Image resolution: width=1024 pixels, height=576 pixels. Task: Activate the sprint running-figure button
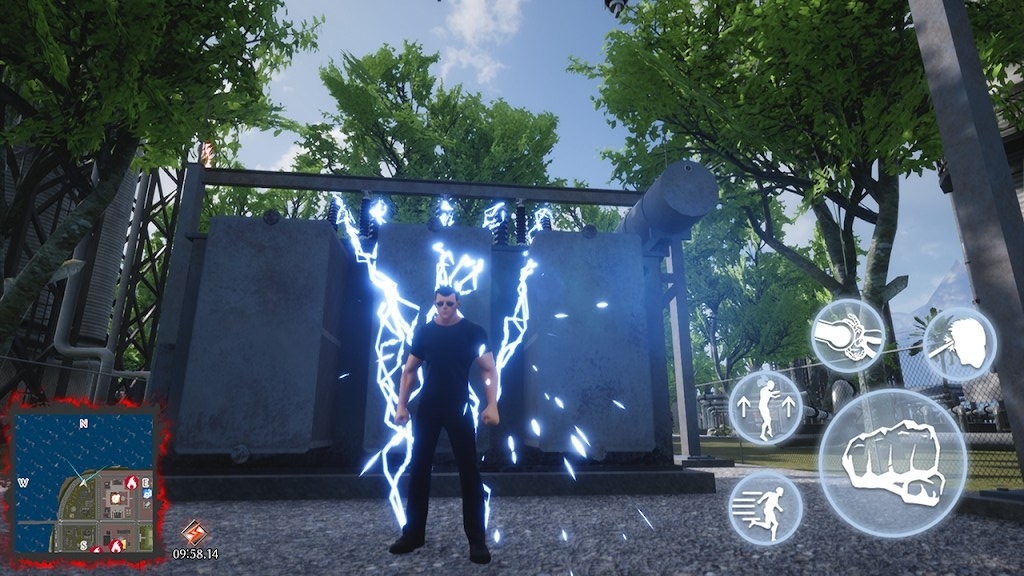766,508
